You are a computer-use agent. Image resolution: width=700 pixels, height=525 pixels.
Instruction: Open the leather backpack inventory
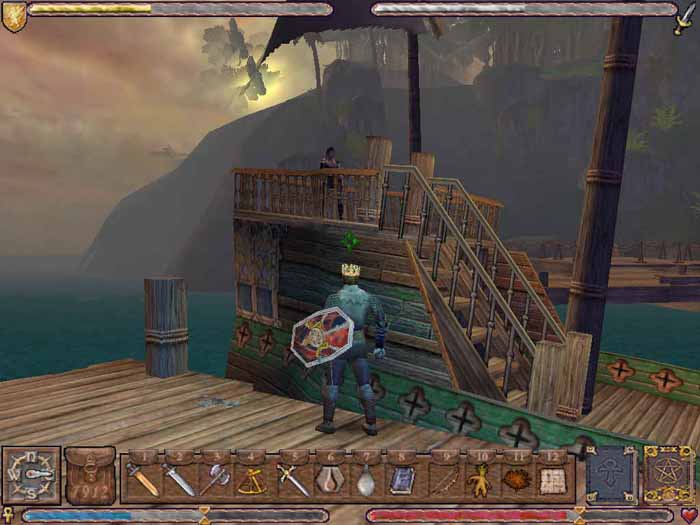point(90,476)
